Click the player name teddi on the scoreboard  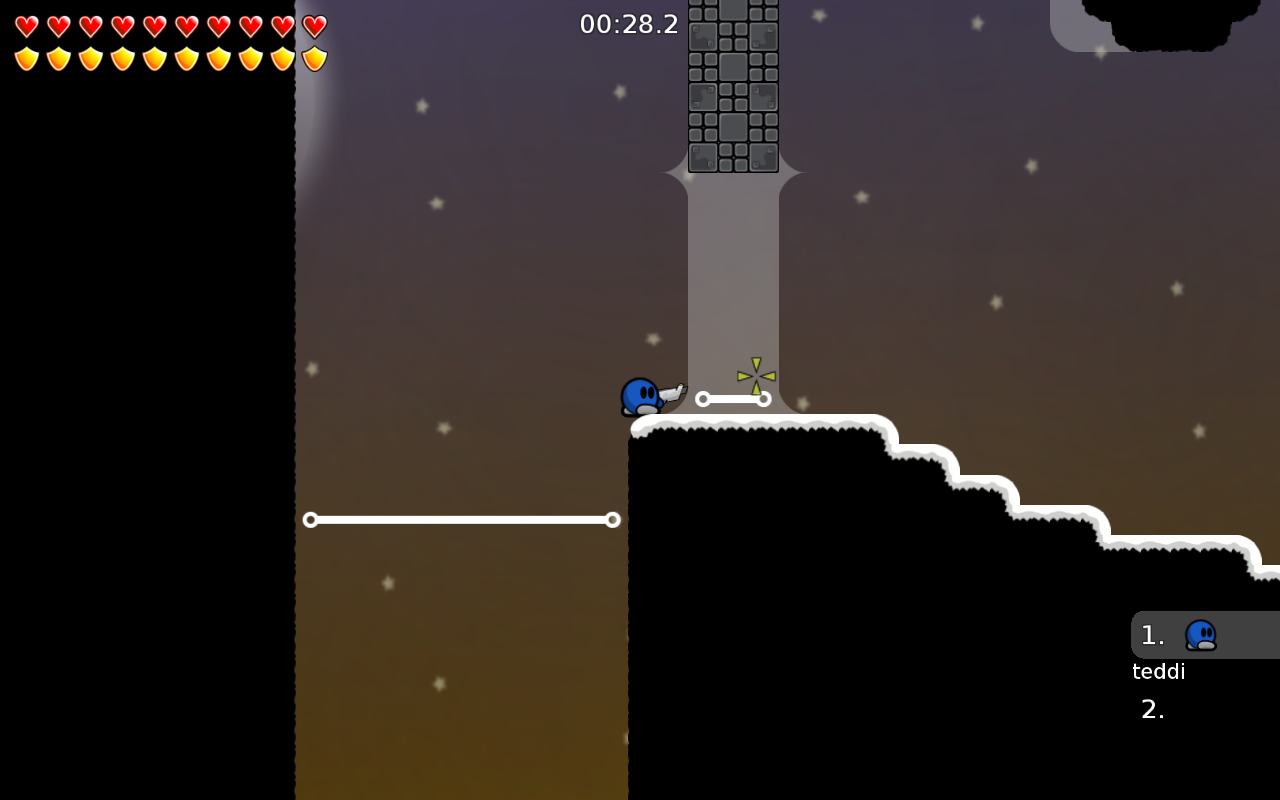tap(1158, 671)
